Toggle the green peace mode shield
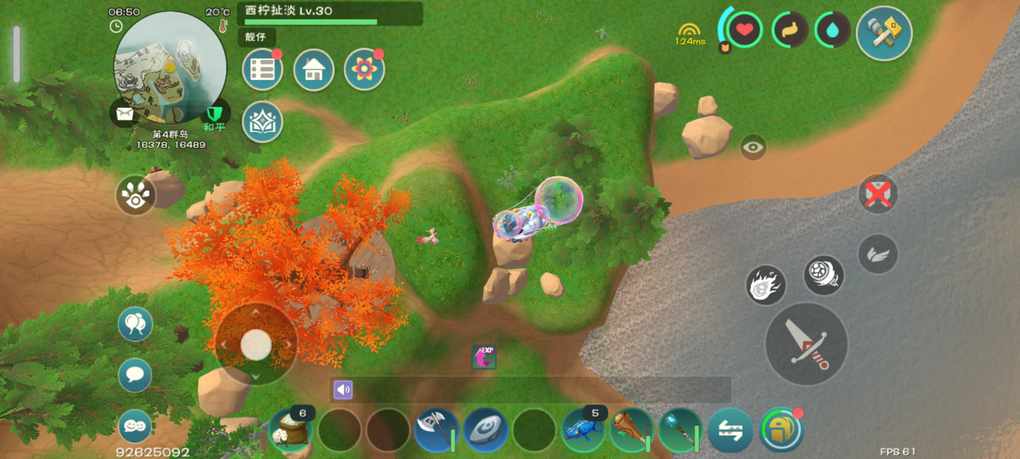This screenshot has height=459, width=1020. [213, 113]
